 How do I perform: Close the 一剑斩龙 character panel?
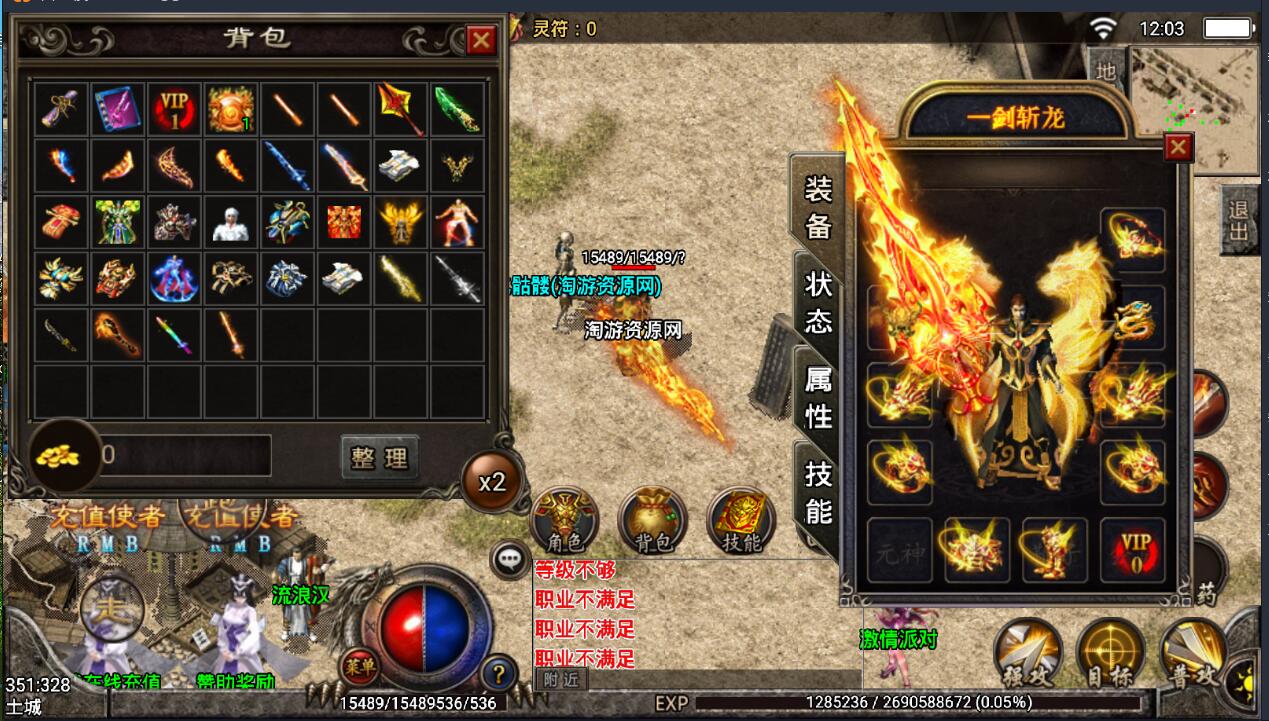point(1179,148)
